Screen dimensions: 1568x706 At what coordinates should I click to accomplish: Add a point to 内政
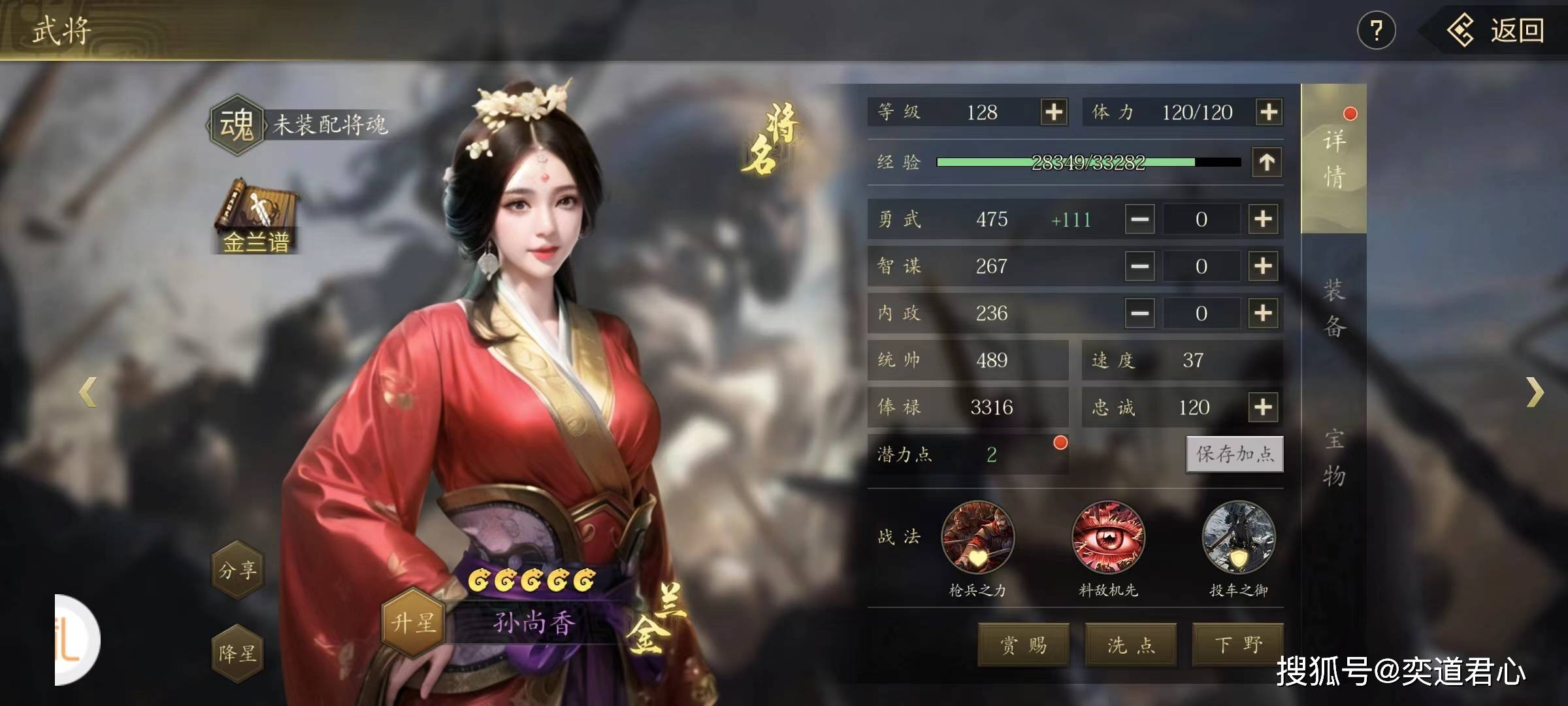[1263, 313]
